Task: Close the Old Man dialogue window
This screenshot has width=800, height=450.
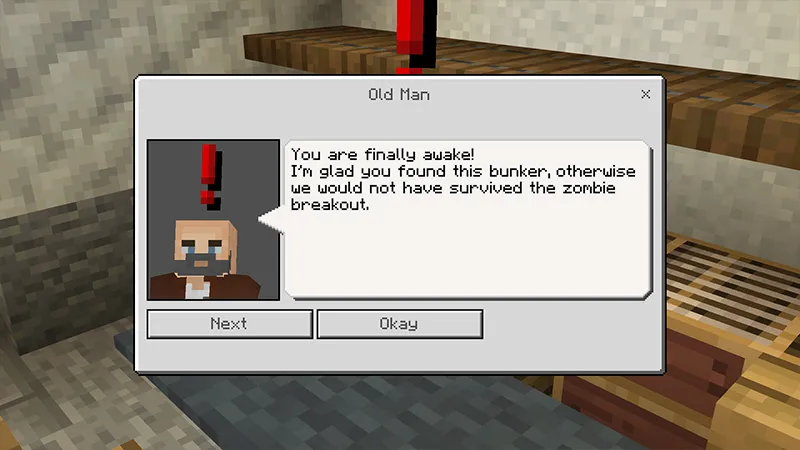Action: (x=646, y=94)
